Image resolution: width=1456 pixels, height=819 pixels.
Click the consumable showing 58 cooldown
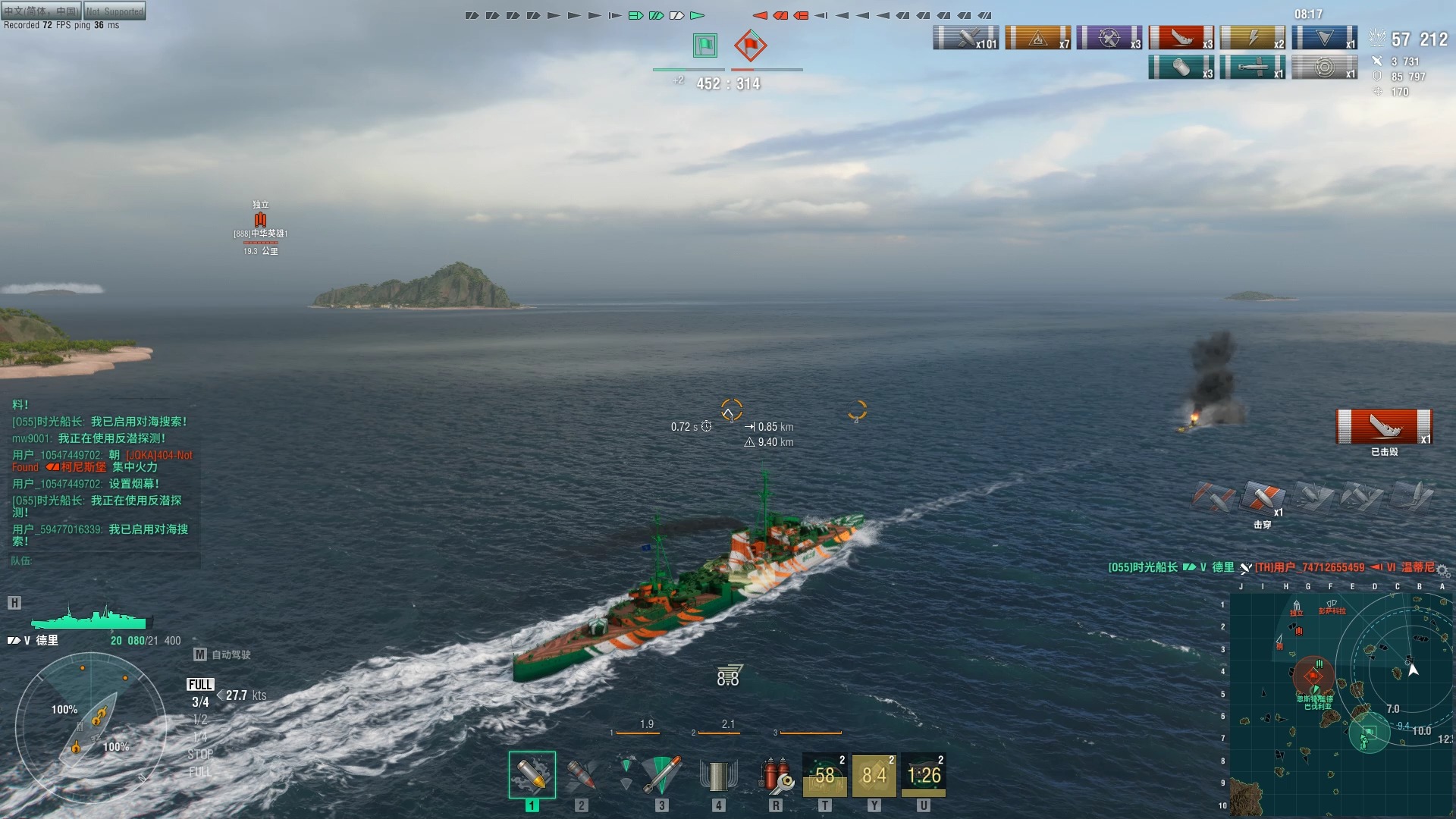(x=824, y=775)
